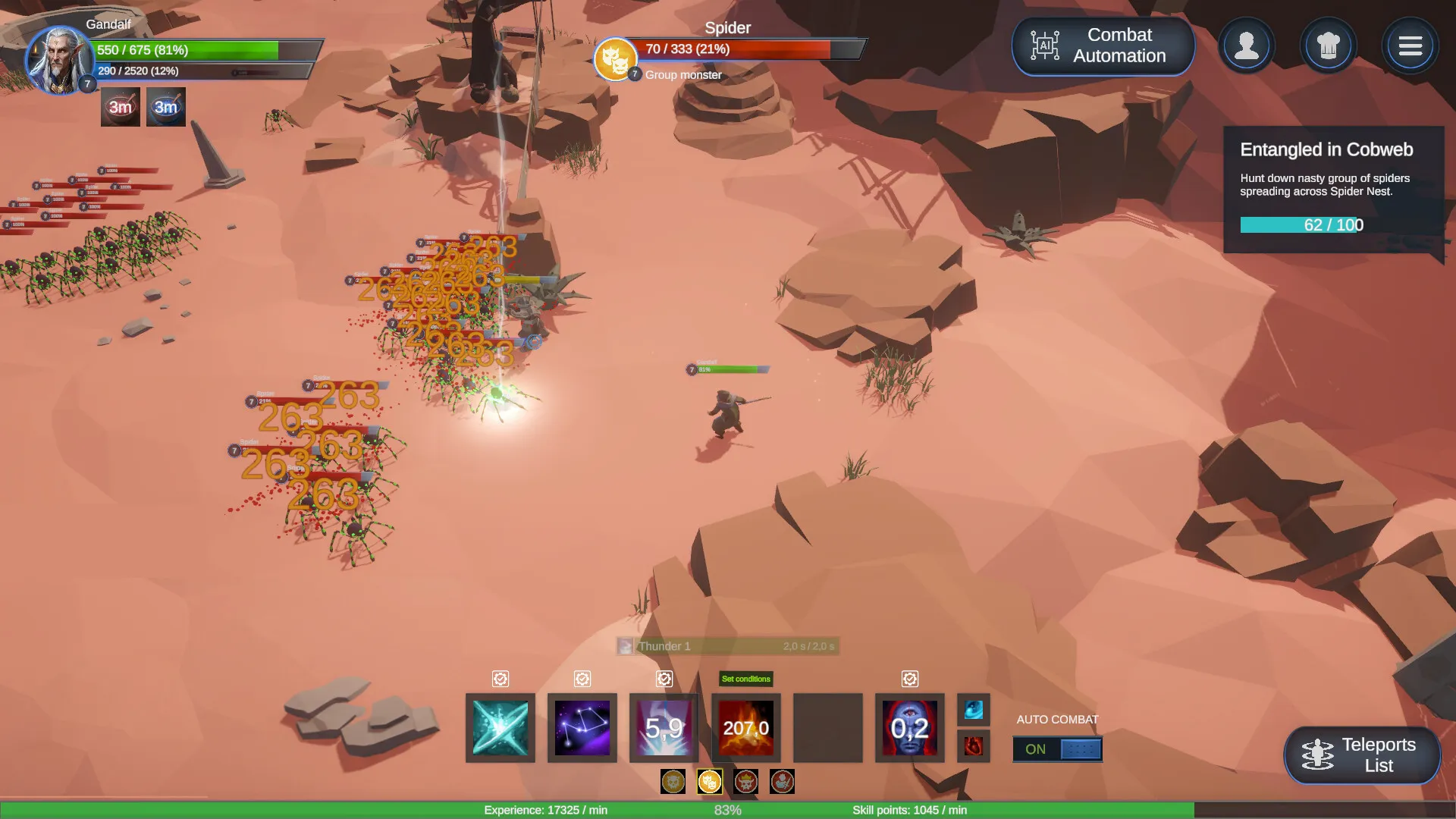
Task: Open the chef hat cooking menu
Action: point(1328,46)
